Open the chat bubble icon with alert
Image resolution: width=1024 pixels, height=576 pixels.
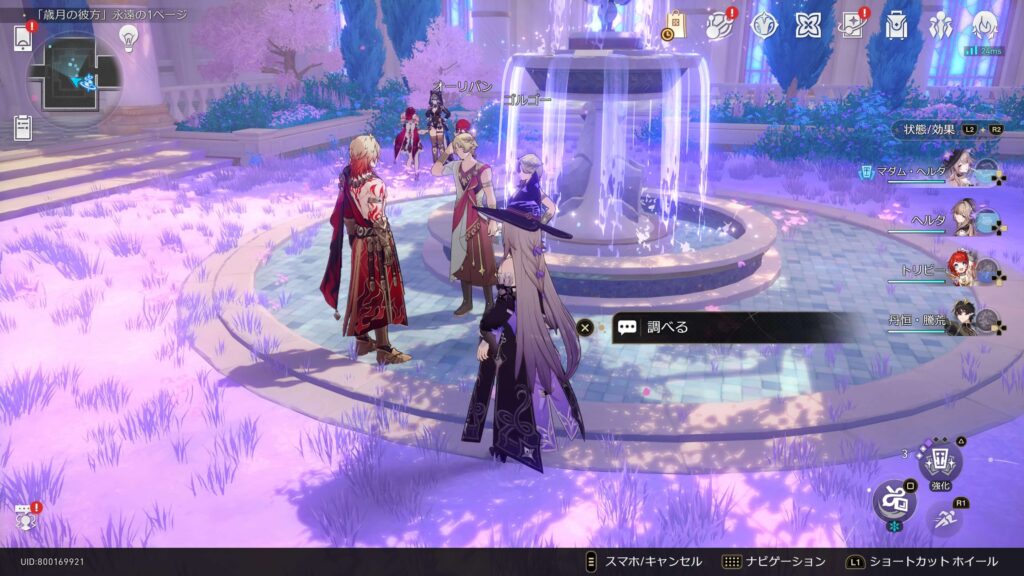pos(23,517)
